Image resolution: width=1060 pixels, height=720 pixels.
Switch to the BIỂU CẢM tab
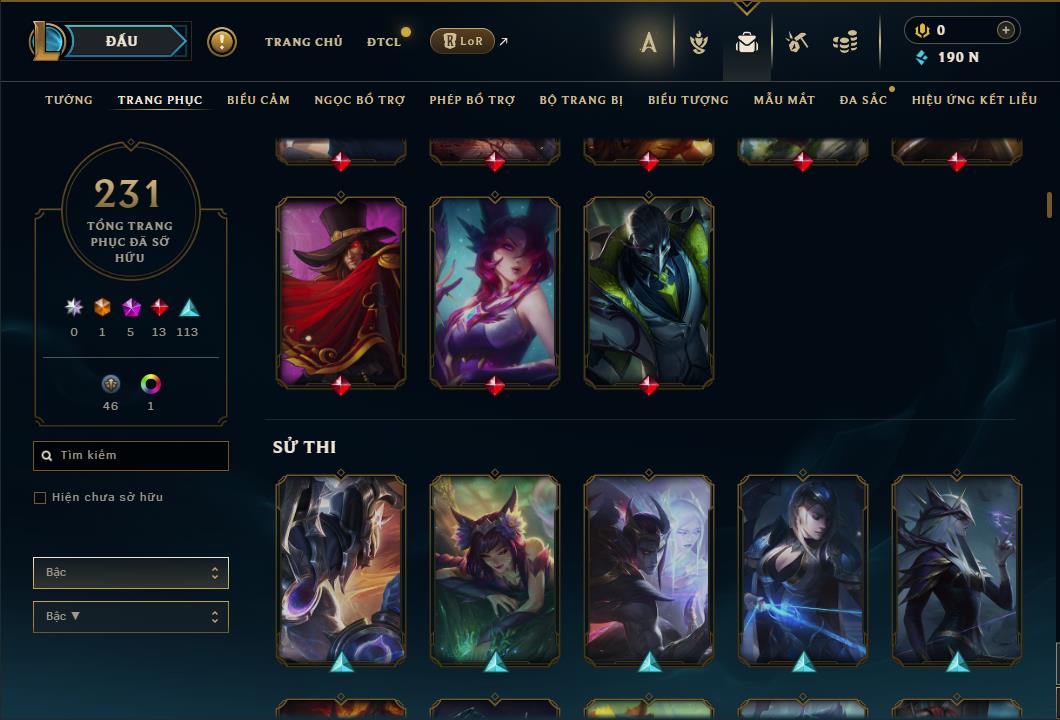258,100
